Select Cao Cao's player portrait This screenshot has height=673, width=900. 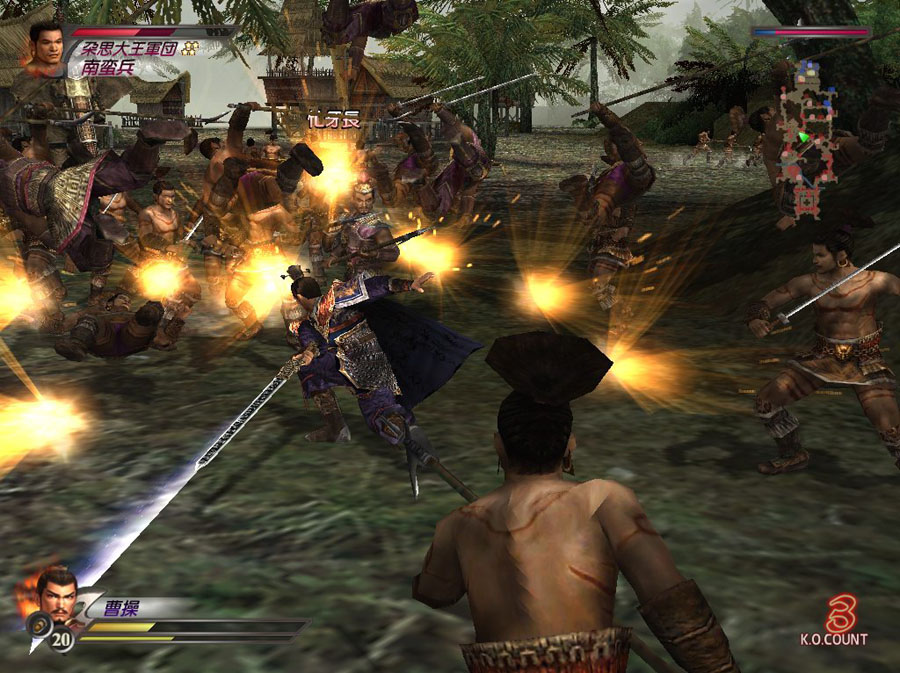pyautogui.click(x=56, y=595)
